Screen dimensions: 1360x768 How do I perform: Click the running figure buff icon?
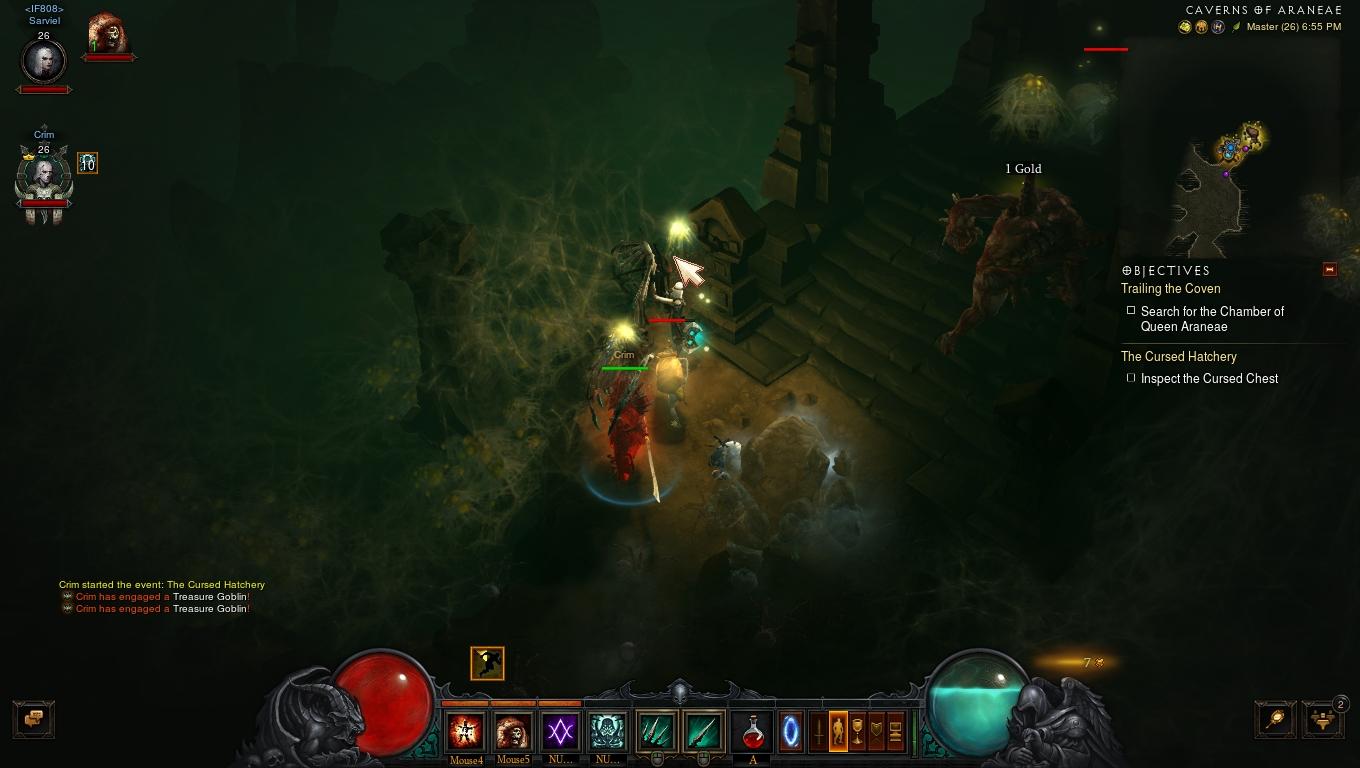pos(487,663)
